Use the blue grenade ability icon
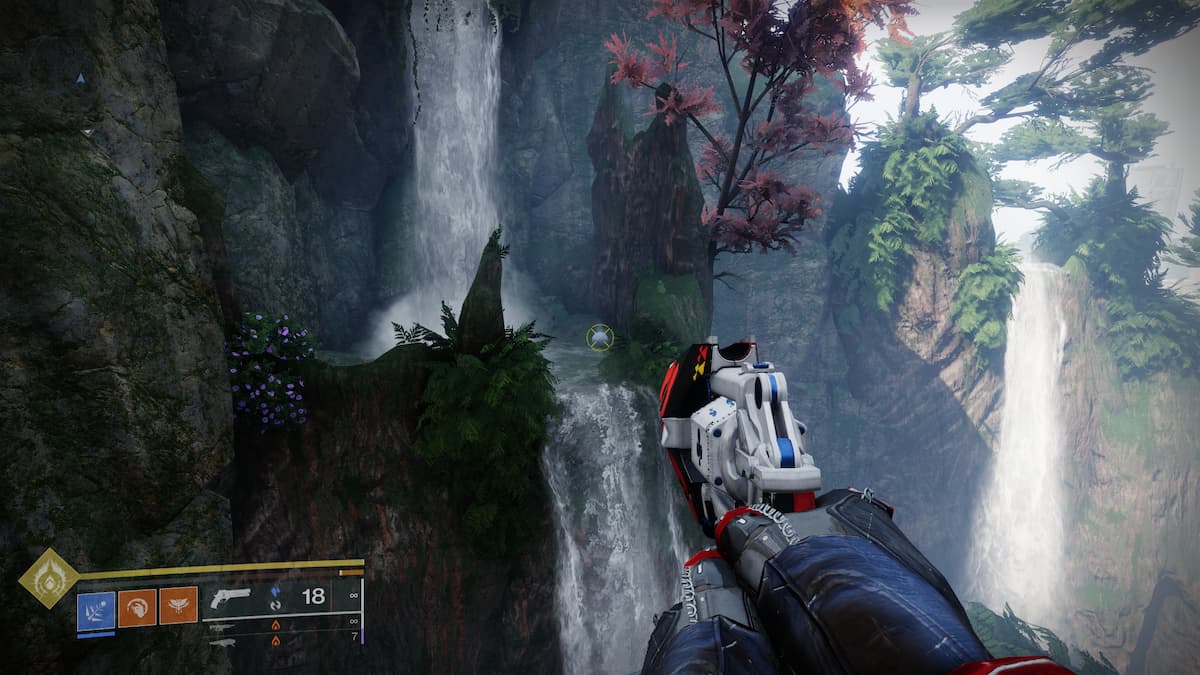 (96, 607)
